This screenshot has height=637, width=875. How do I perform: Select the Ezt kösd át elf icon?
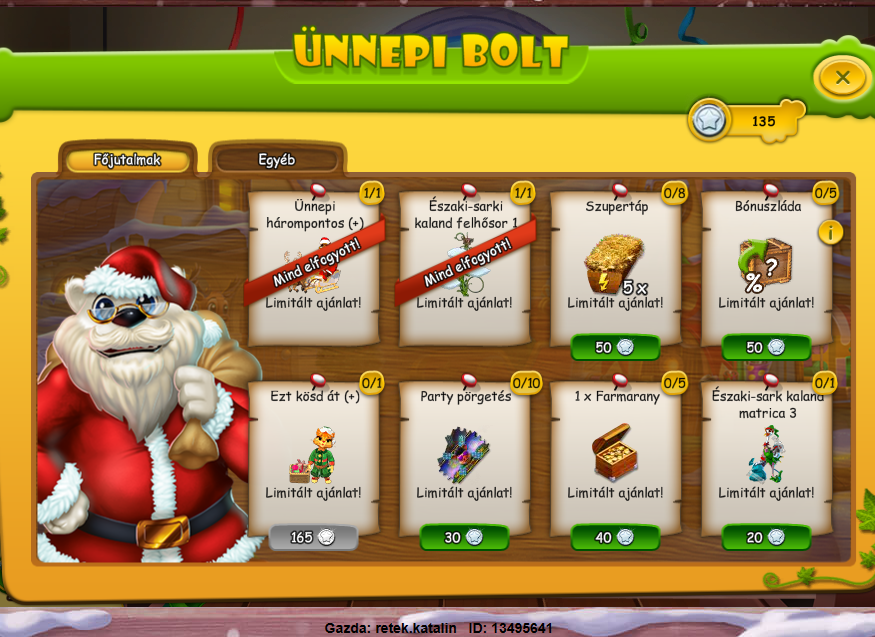[313, 454]
